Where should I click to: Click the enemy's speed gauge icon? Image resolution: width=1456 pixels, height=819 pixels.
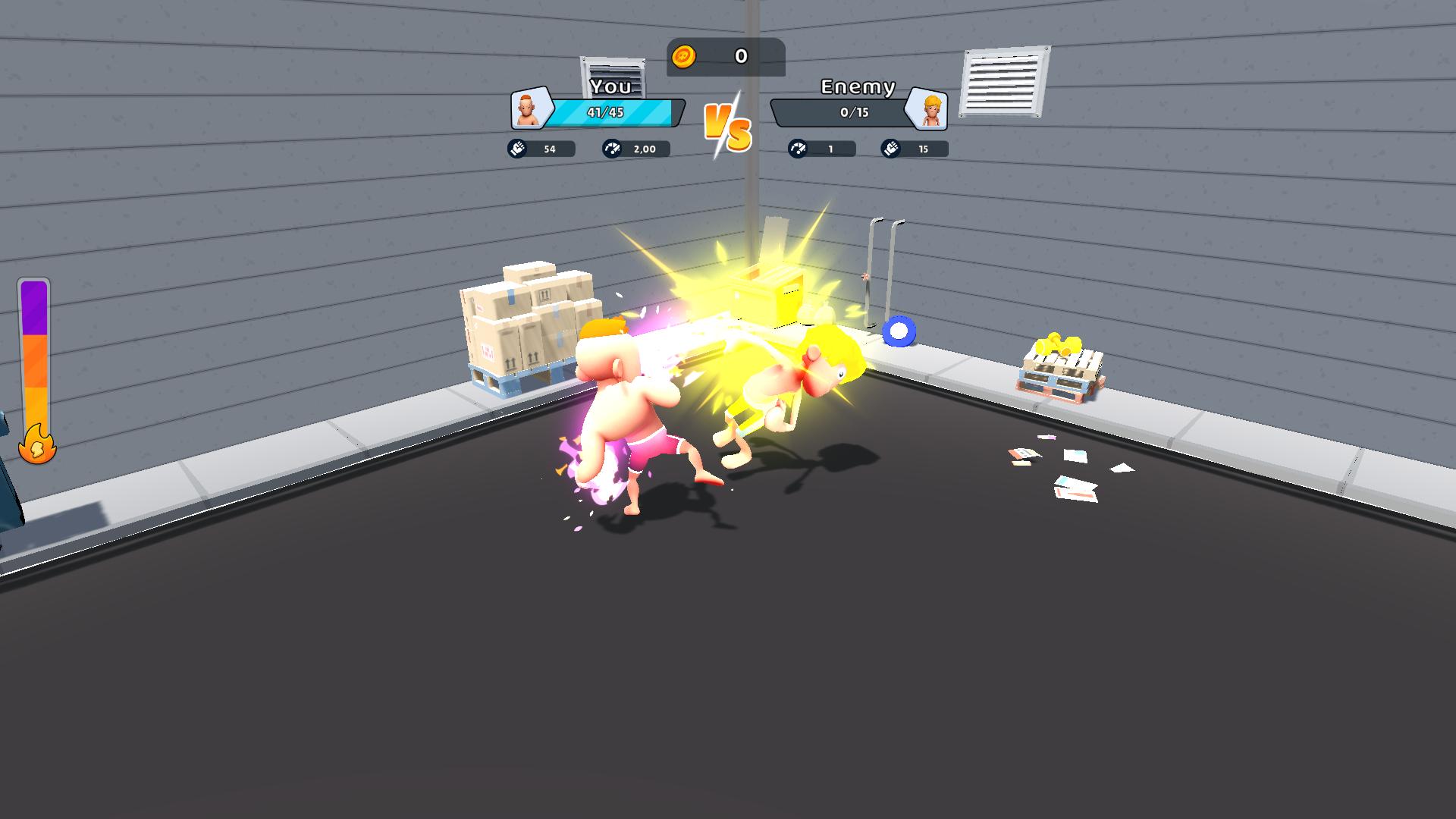coord(795,149)
